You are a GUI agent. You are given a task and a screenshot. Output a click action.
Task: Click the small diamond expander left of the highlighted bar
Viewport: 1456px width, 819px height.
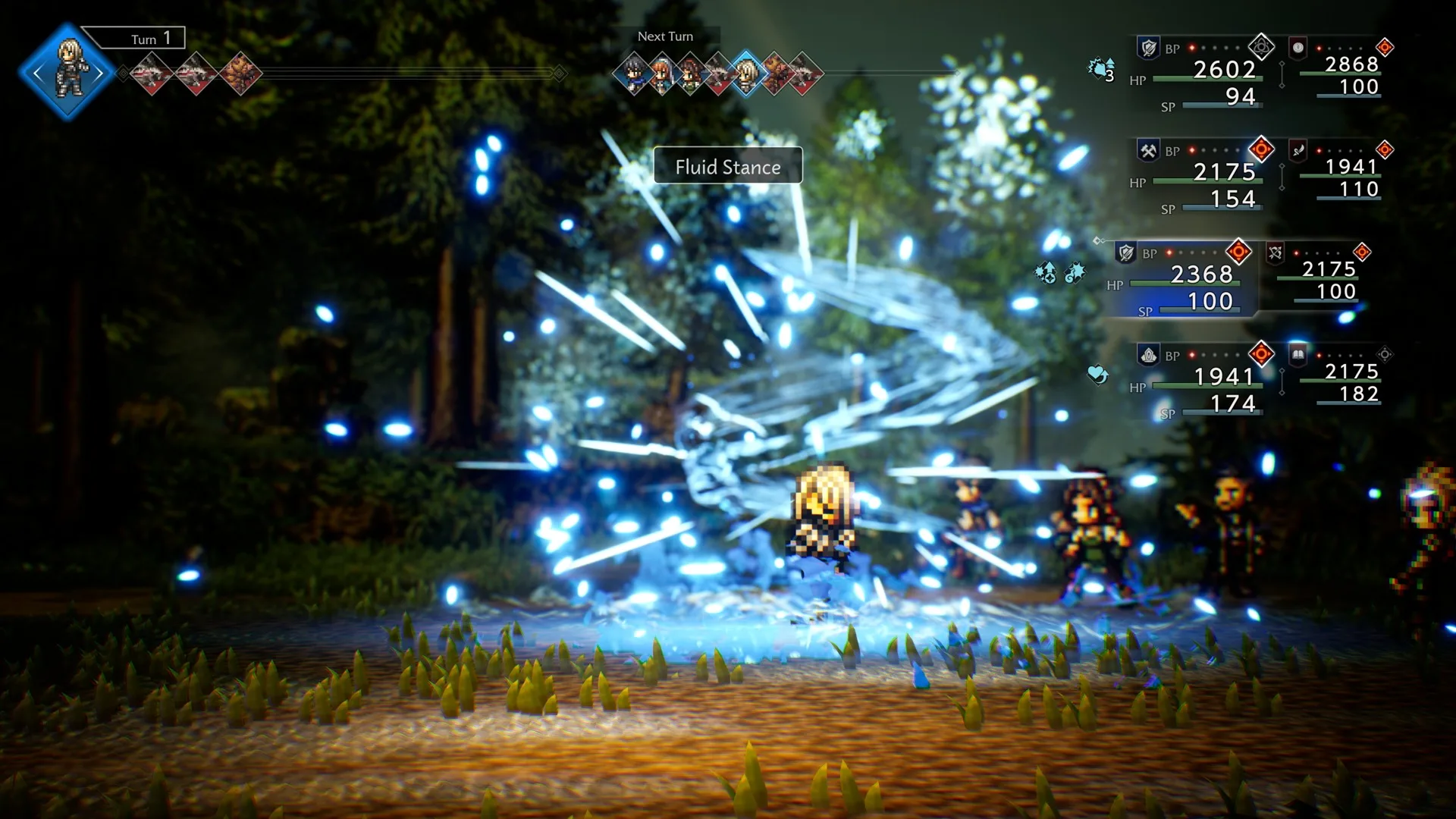click(1098, 240)
